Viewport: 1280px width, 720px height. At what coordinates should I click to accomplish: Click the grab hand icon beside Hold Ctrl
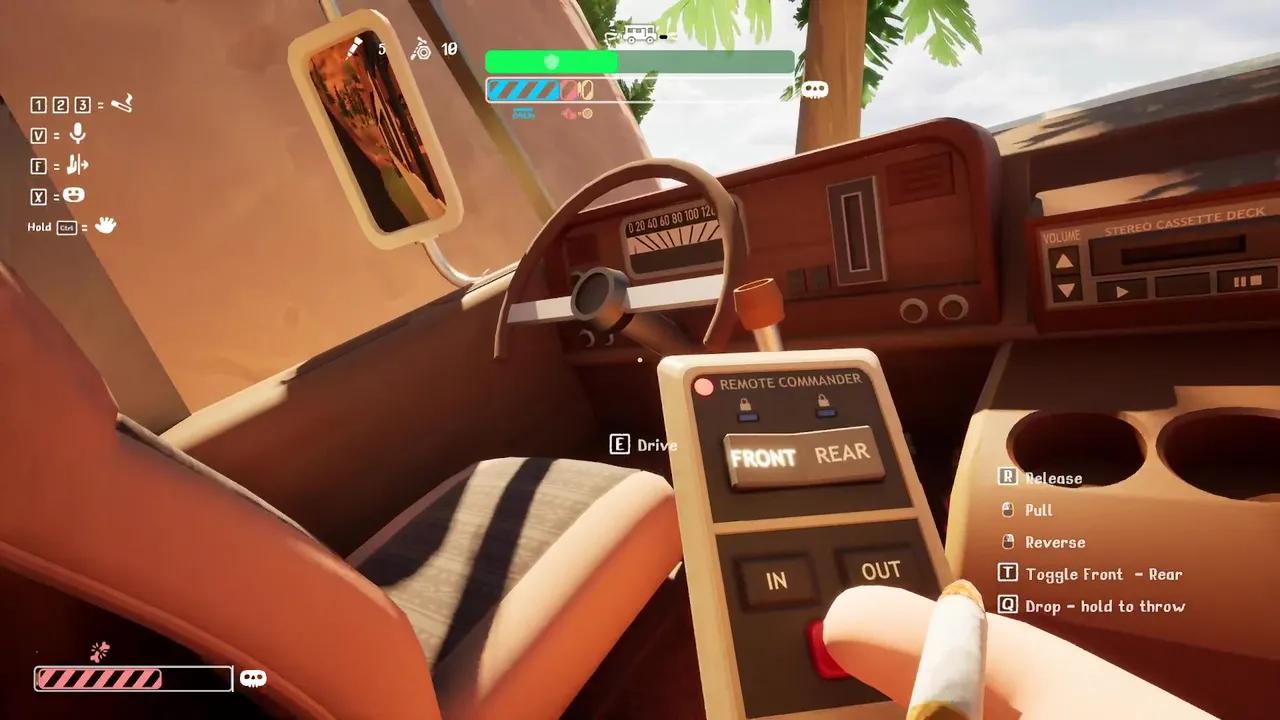click(x=105, y=227)
